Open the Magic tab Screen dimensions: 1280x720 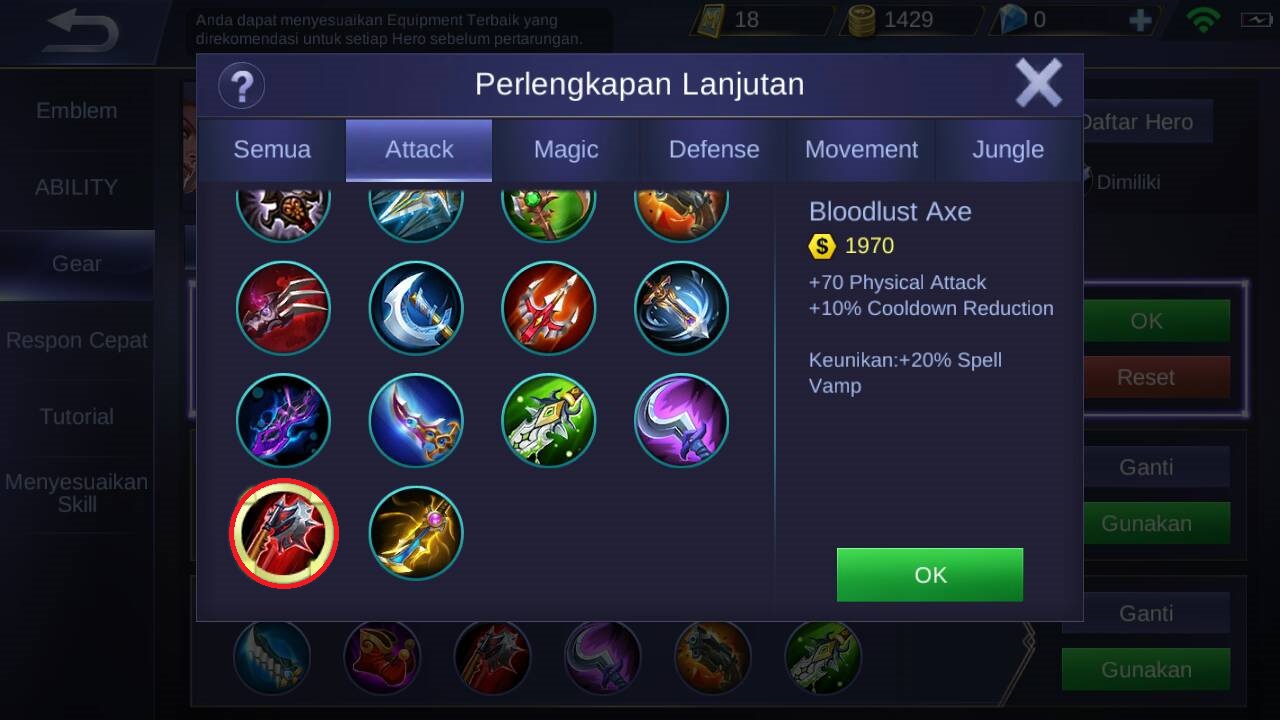tap(566, 150)
